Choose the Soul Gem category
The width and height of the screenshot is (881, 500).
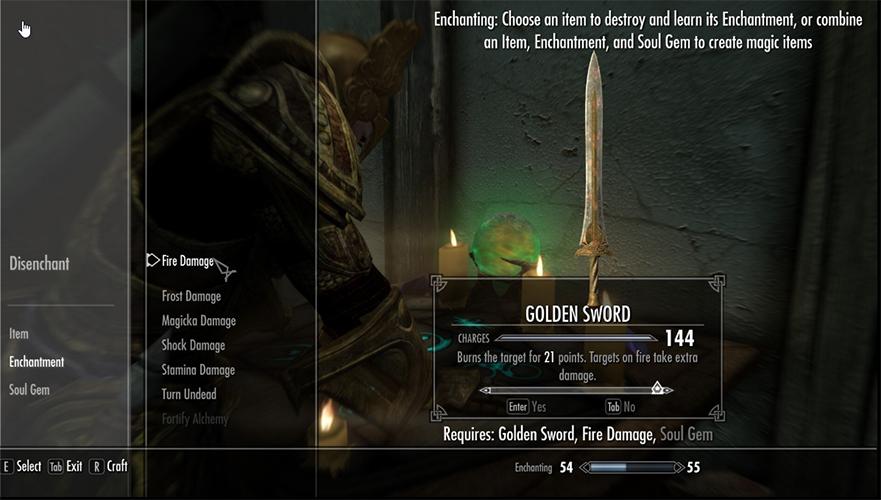[29, 390]
